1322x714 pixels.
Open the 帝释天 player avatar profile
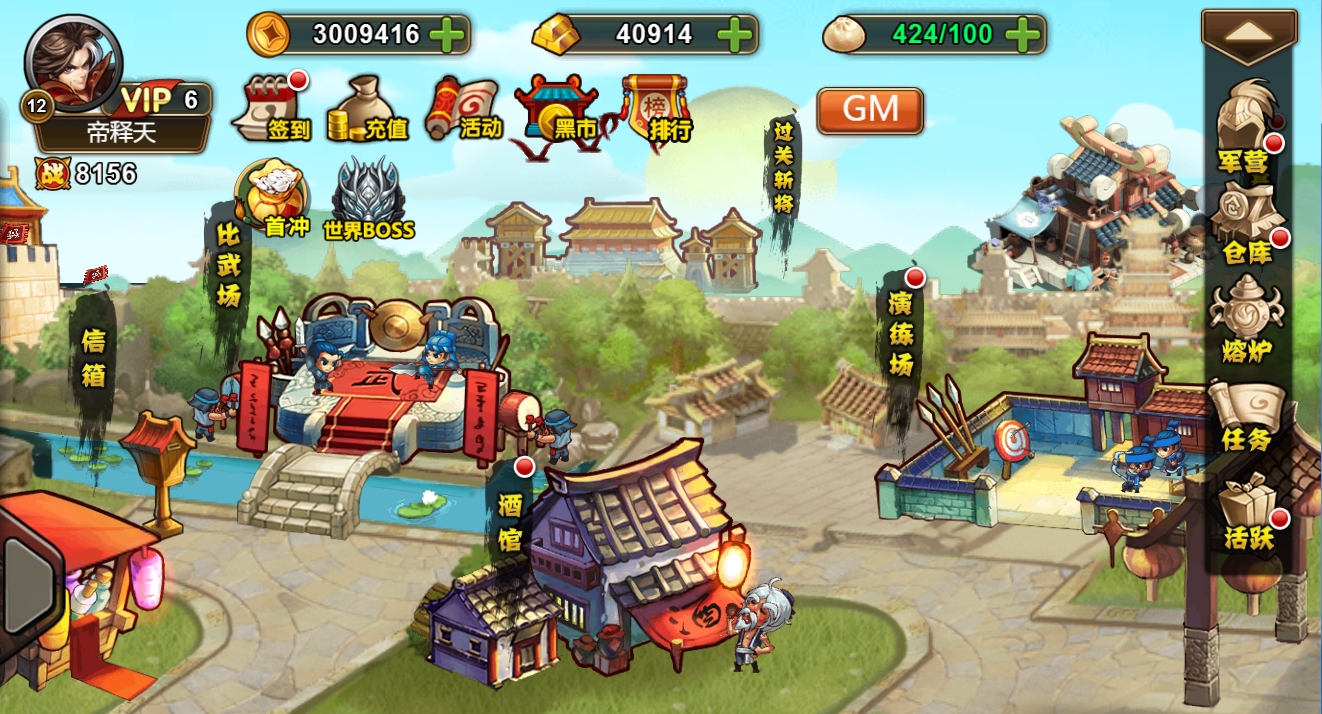pos(73,60)
